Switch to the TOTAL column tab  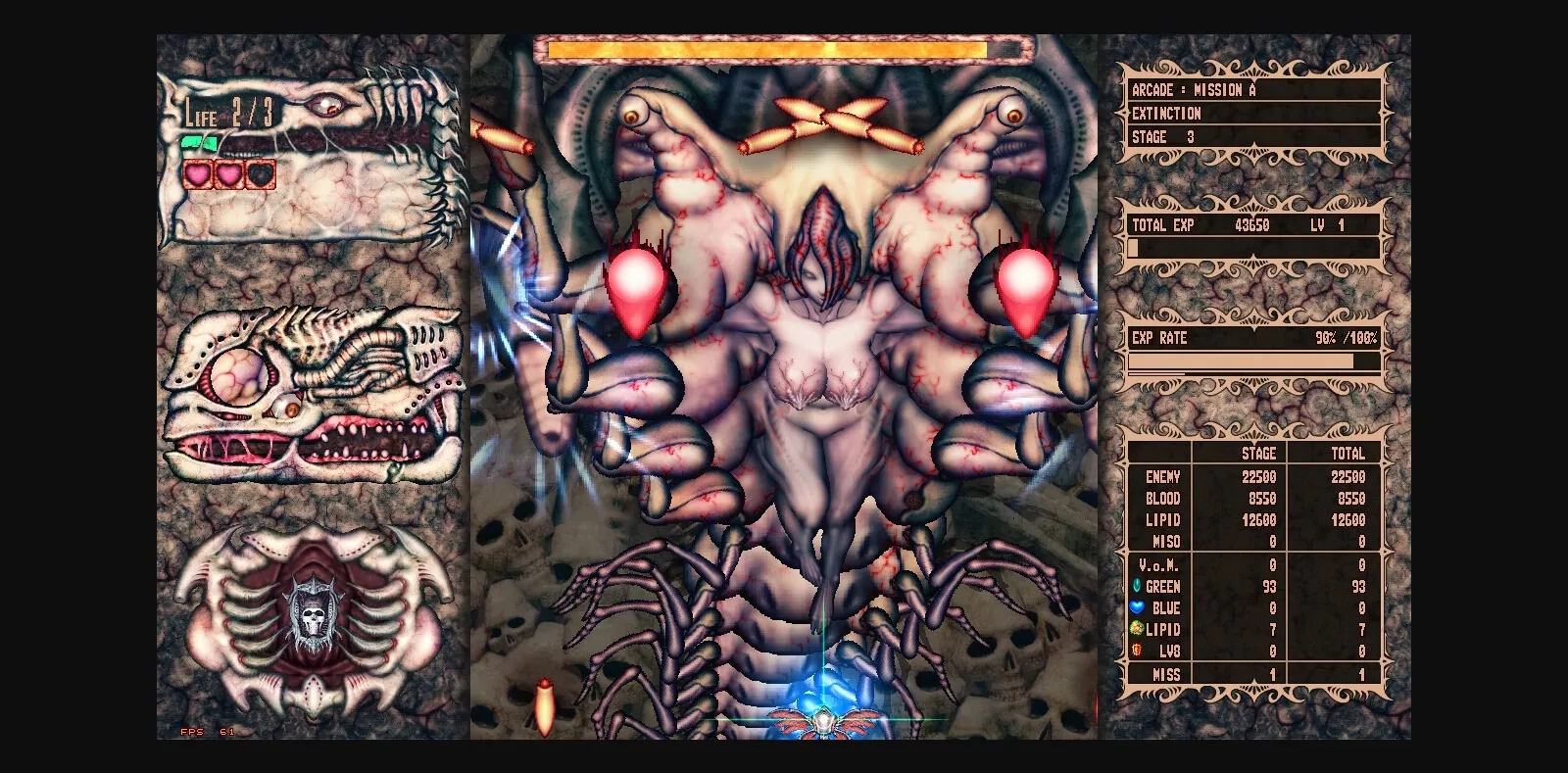point(1347,454)
